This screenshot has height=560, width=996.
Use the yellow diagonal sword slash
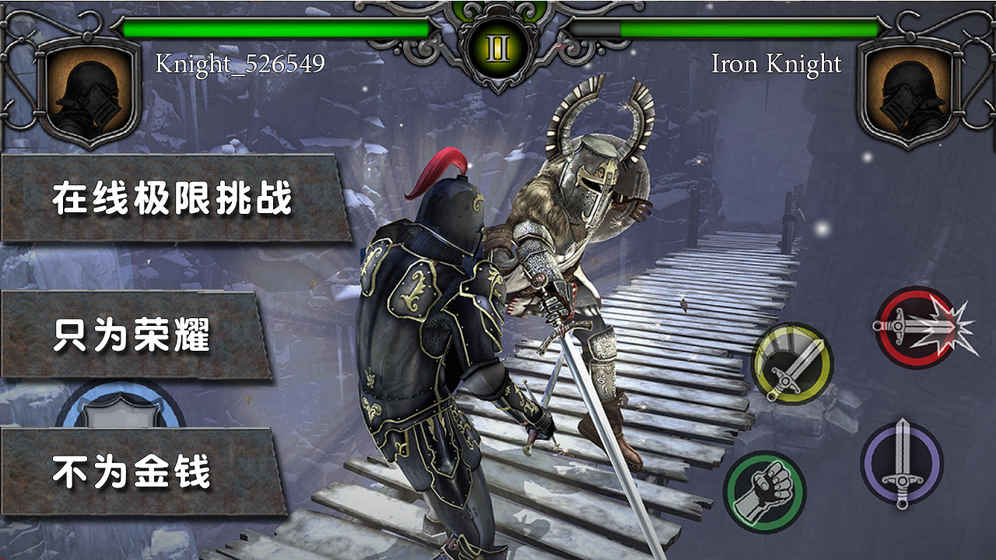(x=792, y=363)
